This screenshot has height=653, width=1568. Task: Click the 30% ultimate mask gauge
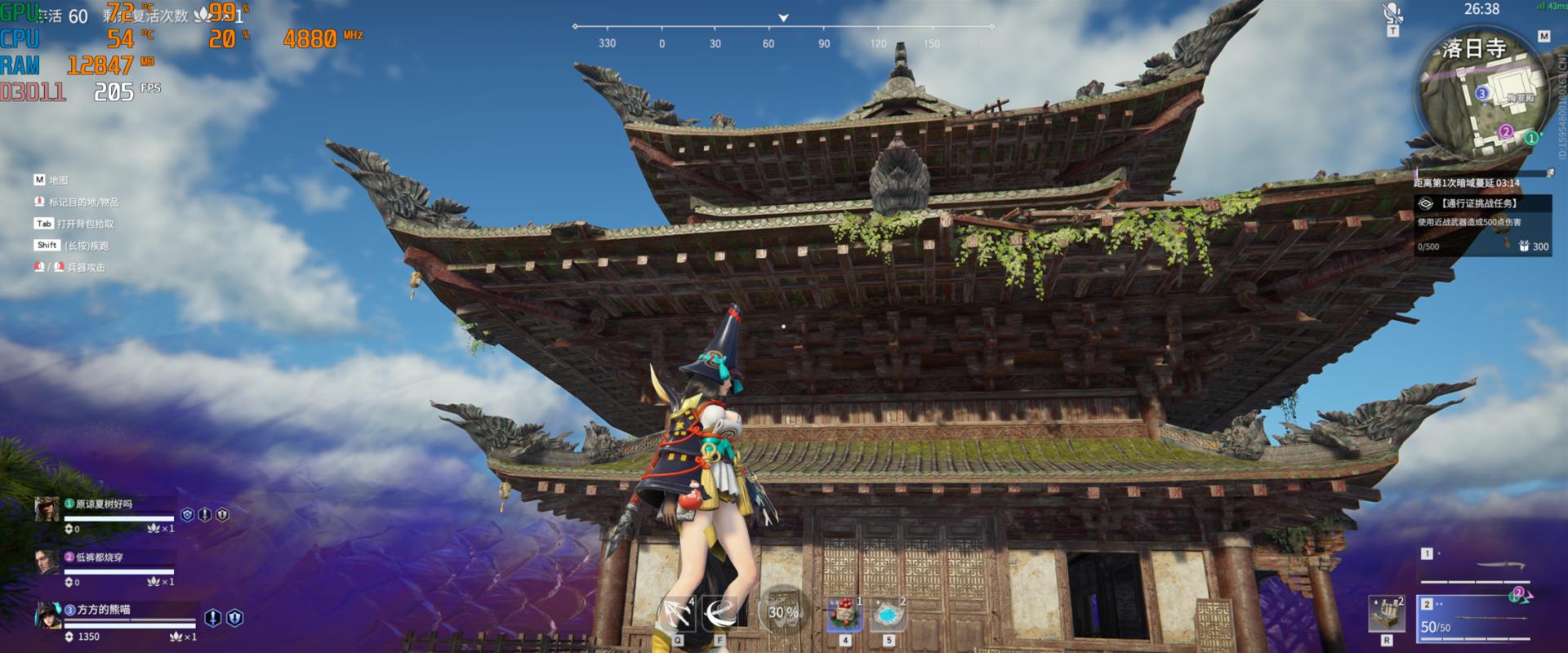pos(782,611)
